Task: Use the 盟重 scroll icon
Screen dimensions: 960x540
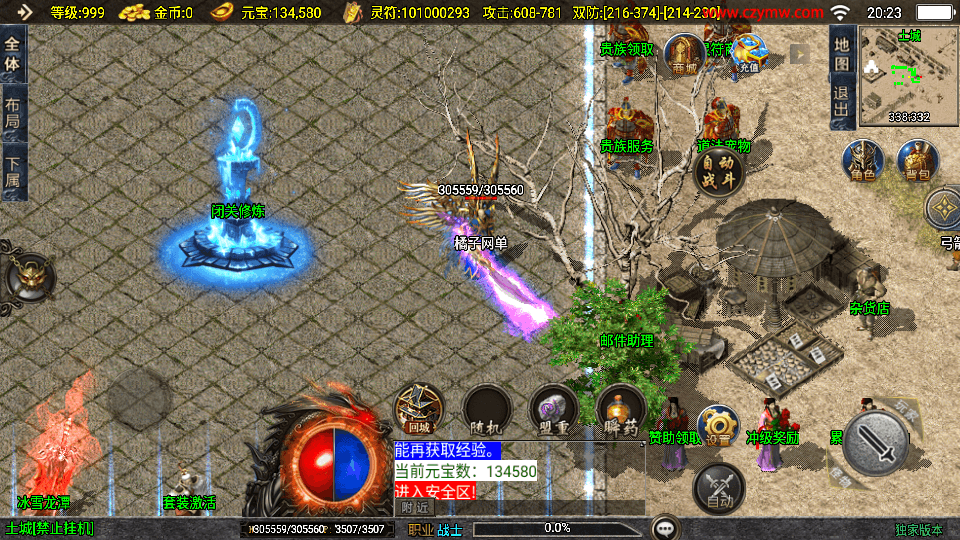Action: tap(554, 409)
